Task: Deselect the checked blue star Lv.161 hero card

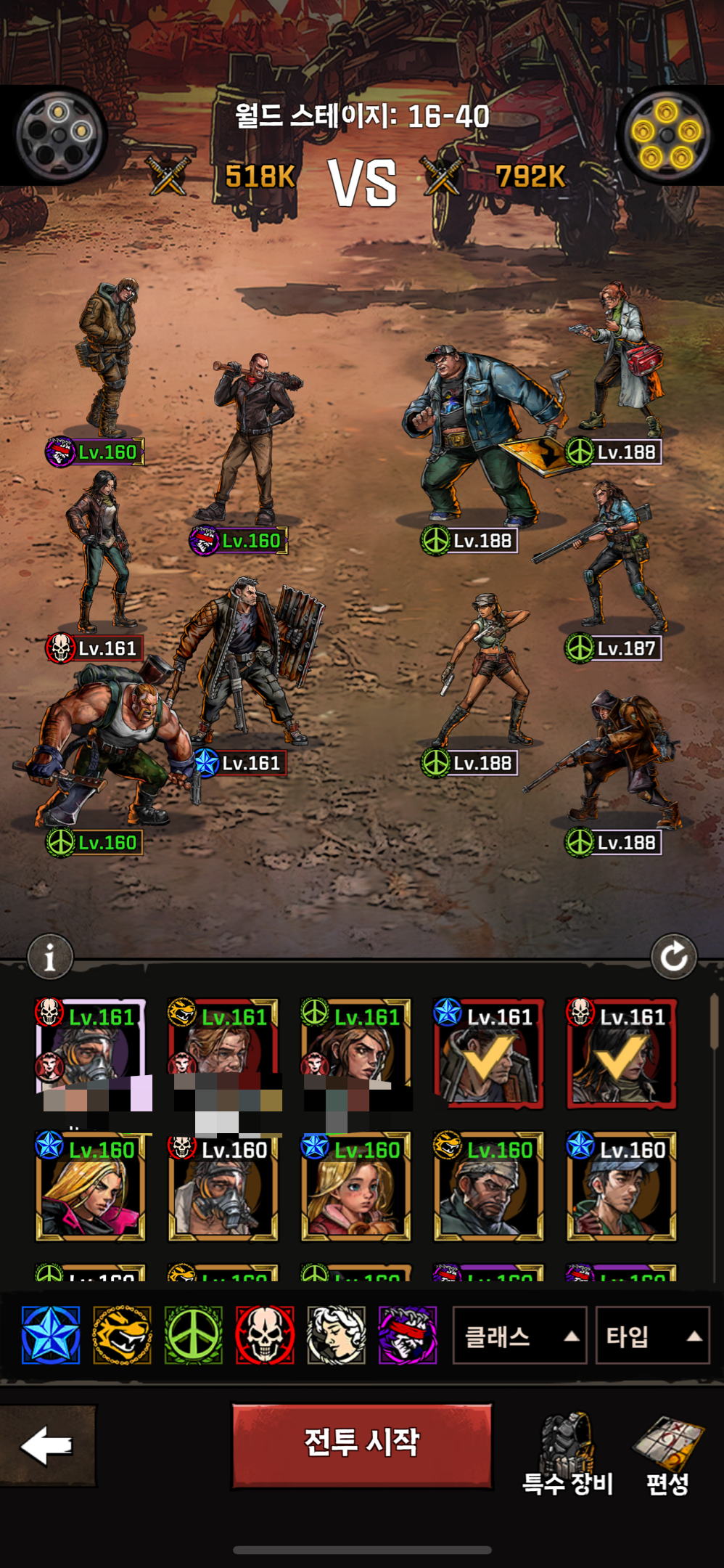Action: coord(488,1054)
